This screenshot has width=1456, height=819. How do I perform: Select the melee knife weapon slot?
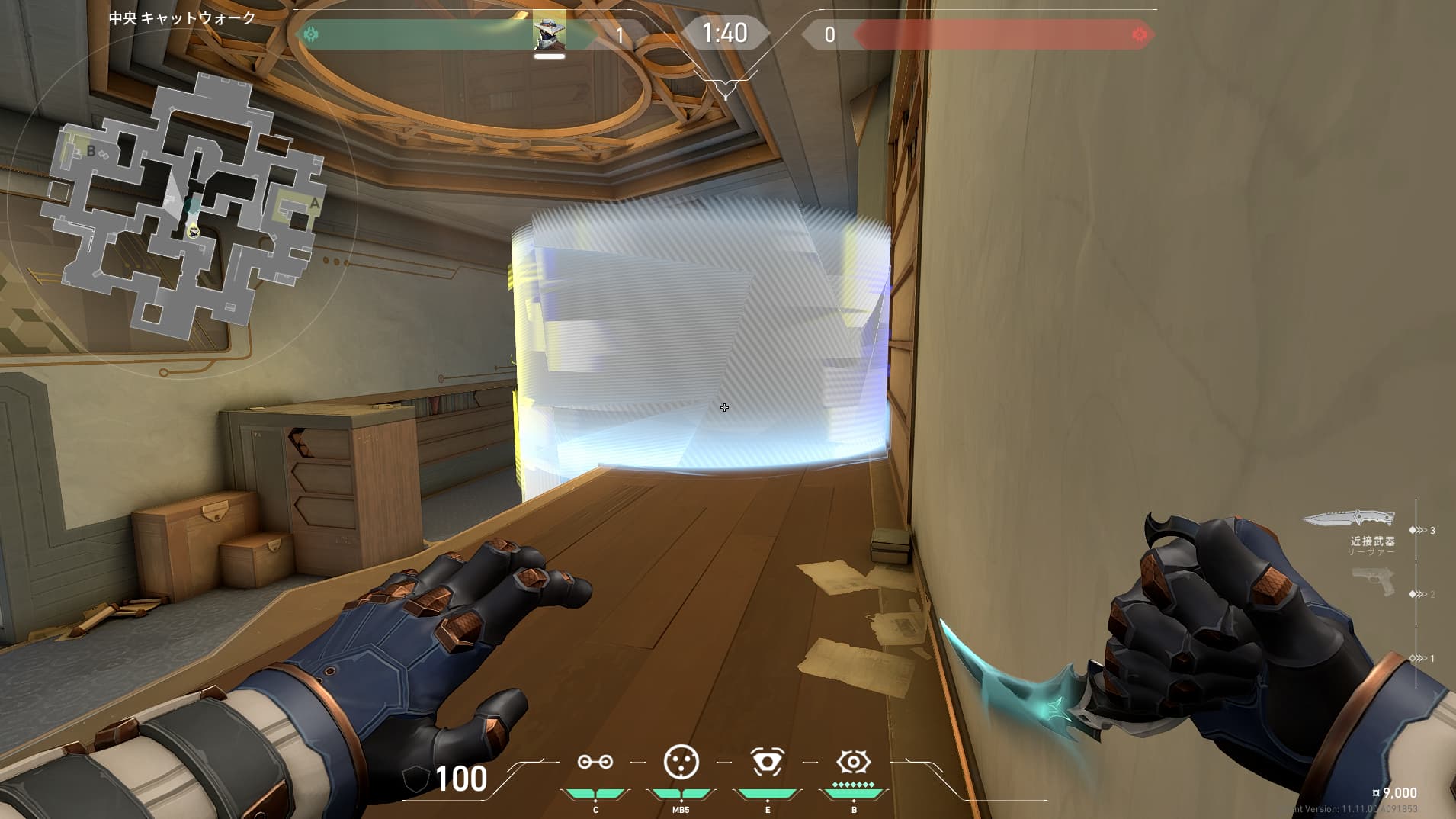click(1348, 519)
